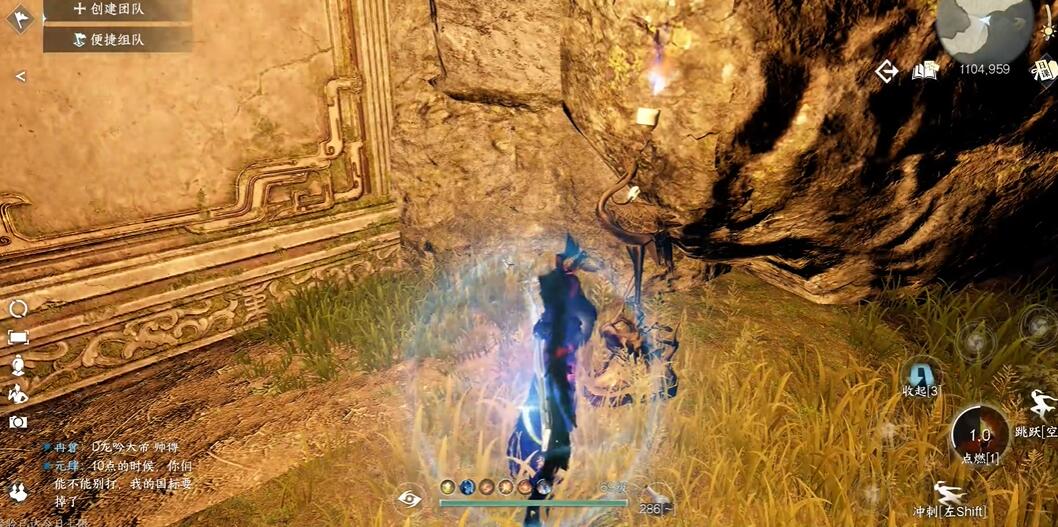Use the 点燃 ignite skill
Screen dimensions: 1058x527
click(979, 435)
